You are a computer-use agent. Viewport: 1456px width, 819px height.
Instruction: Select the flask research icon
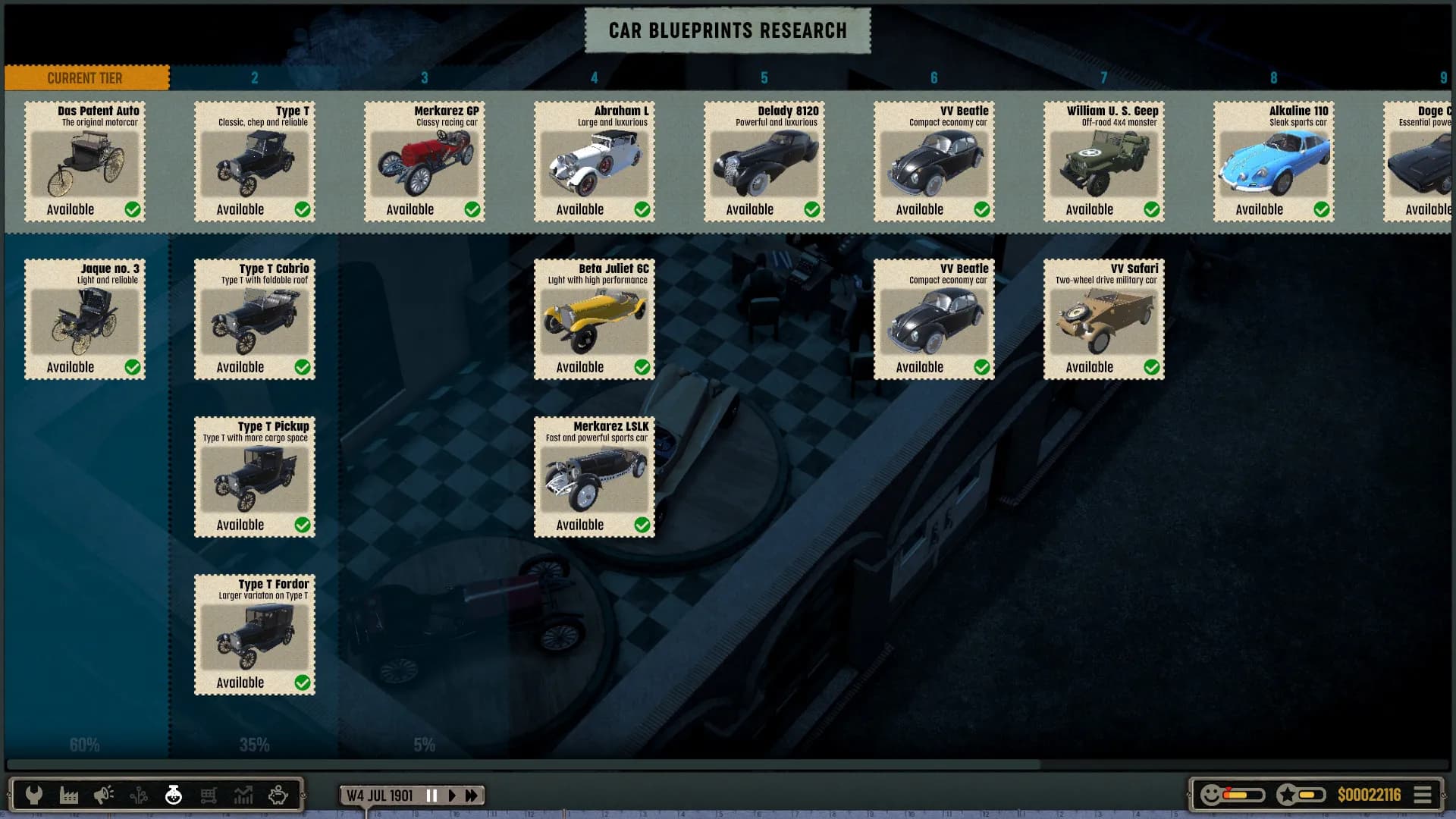[x=173, y=794]
